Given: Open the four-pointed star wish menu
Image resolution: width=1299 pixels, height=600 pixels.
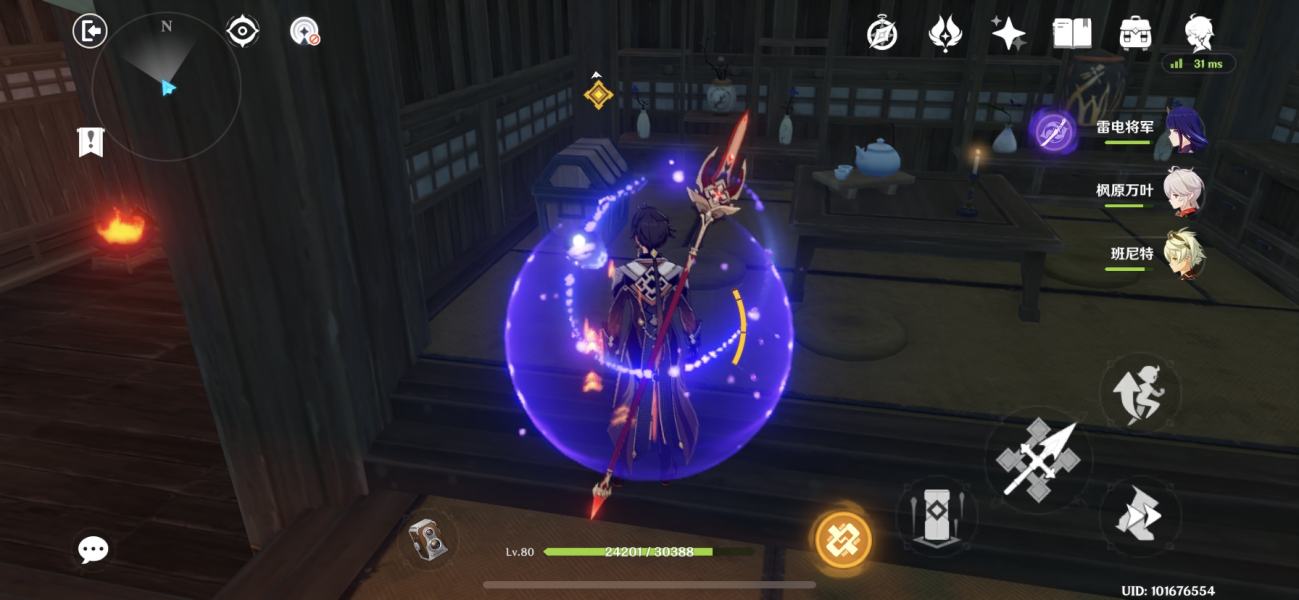Looking at the screenshot, I should tap(1008, 34).
